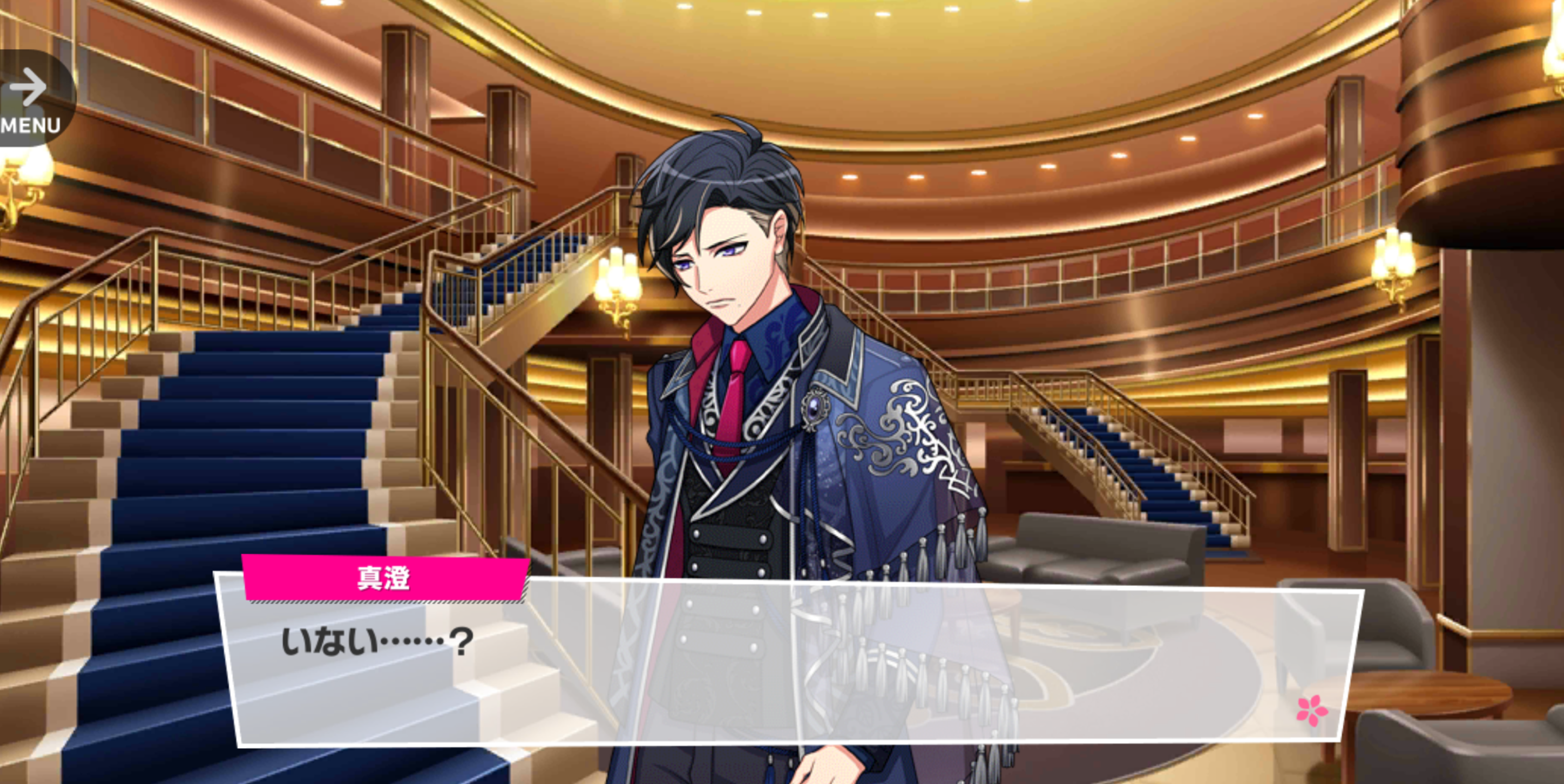Advance dialogue with the pink flower icon

click(x=1311, y=710)
